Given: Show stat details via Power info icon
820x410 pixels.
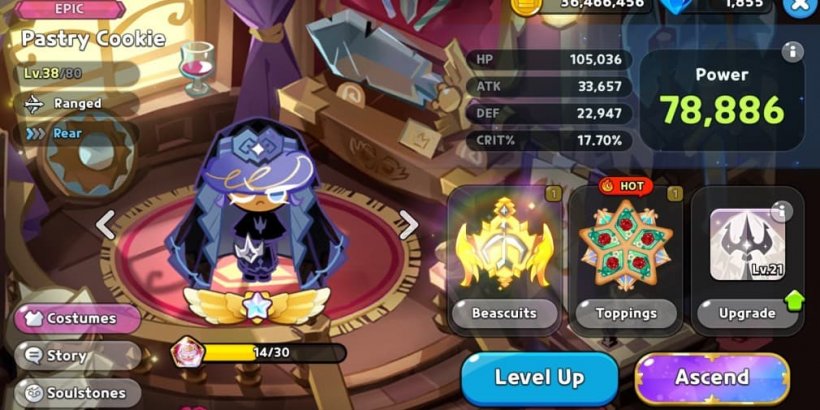Looking at the screenshot, I should click(x=792, y=51).
